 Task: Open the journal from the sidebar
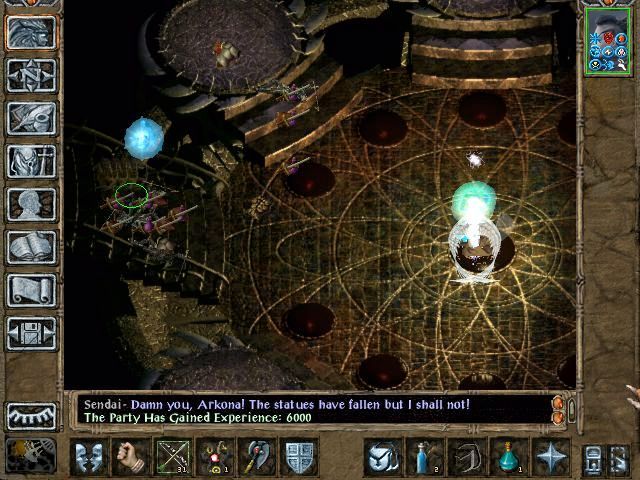[x=31, y=118]
